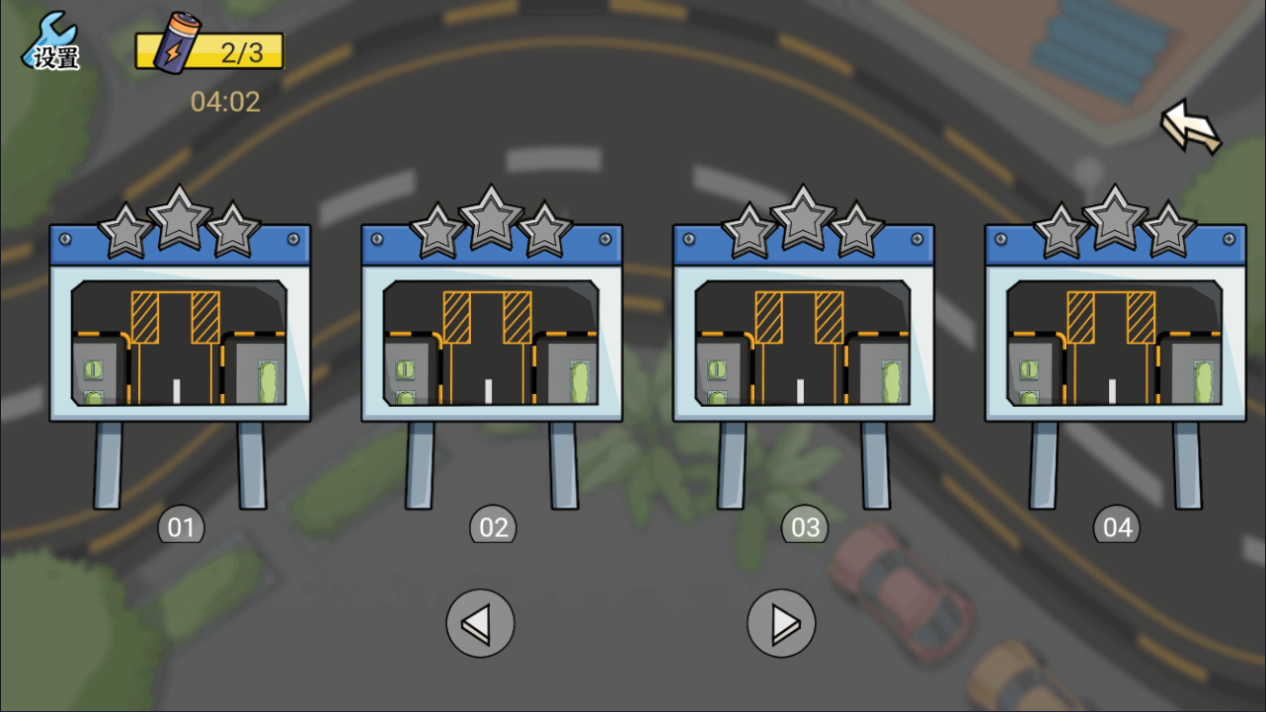
Task: Show next page of levels
Action: pos(781,623)
